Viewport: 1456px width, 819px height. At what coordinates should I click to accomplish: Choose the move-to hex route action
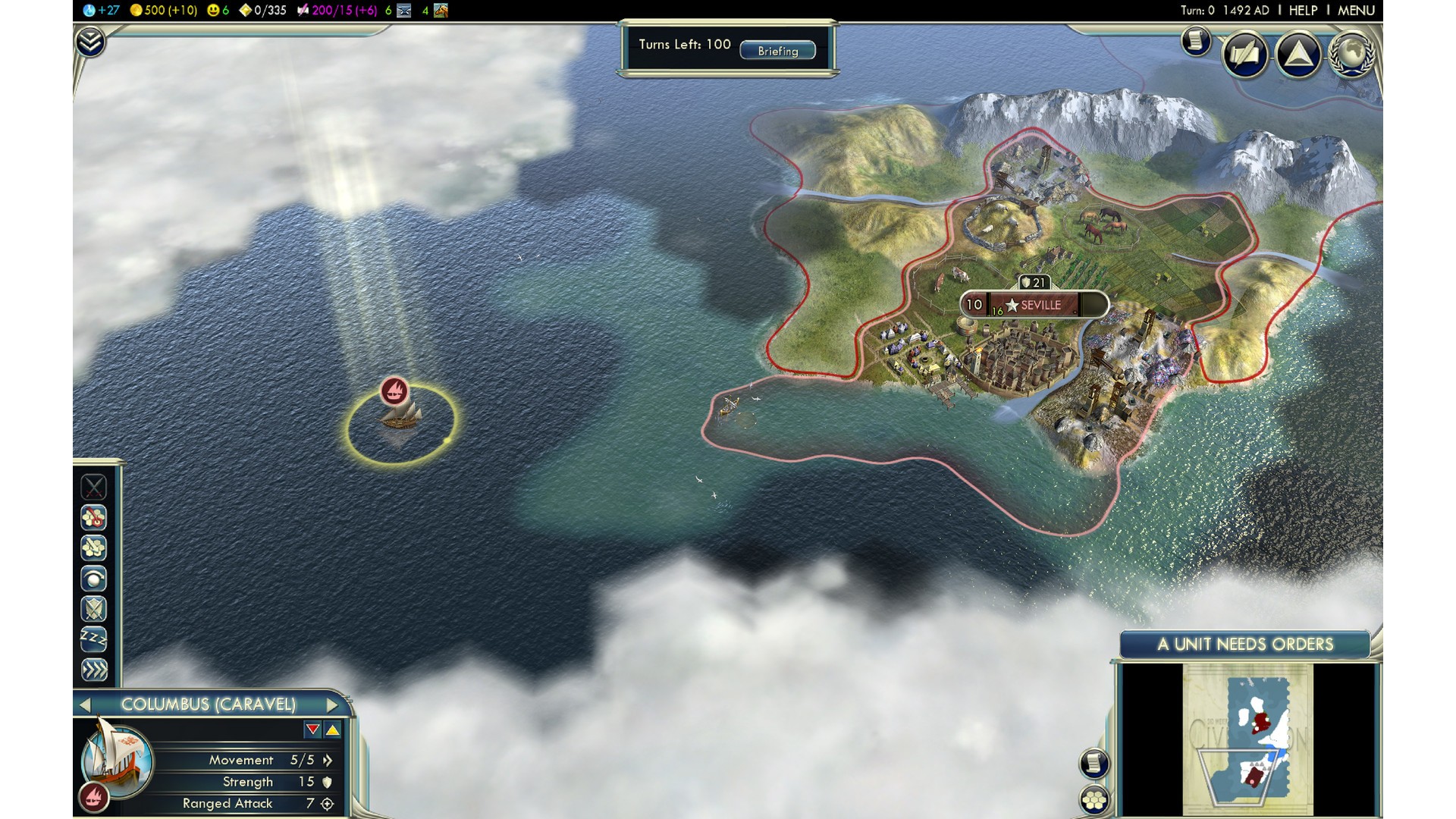pyautogui.click(x=94, y=518)
